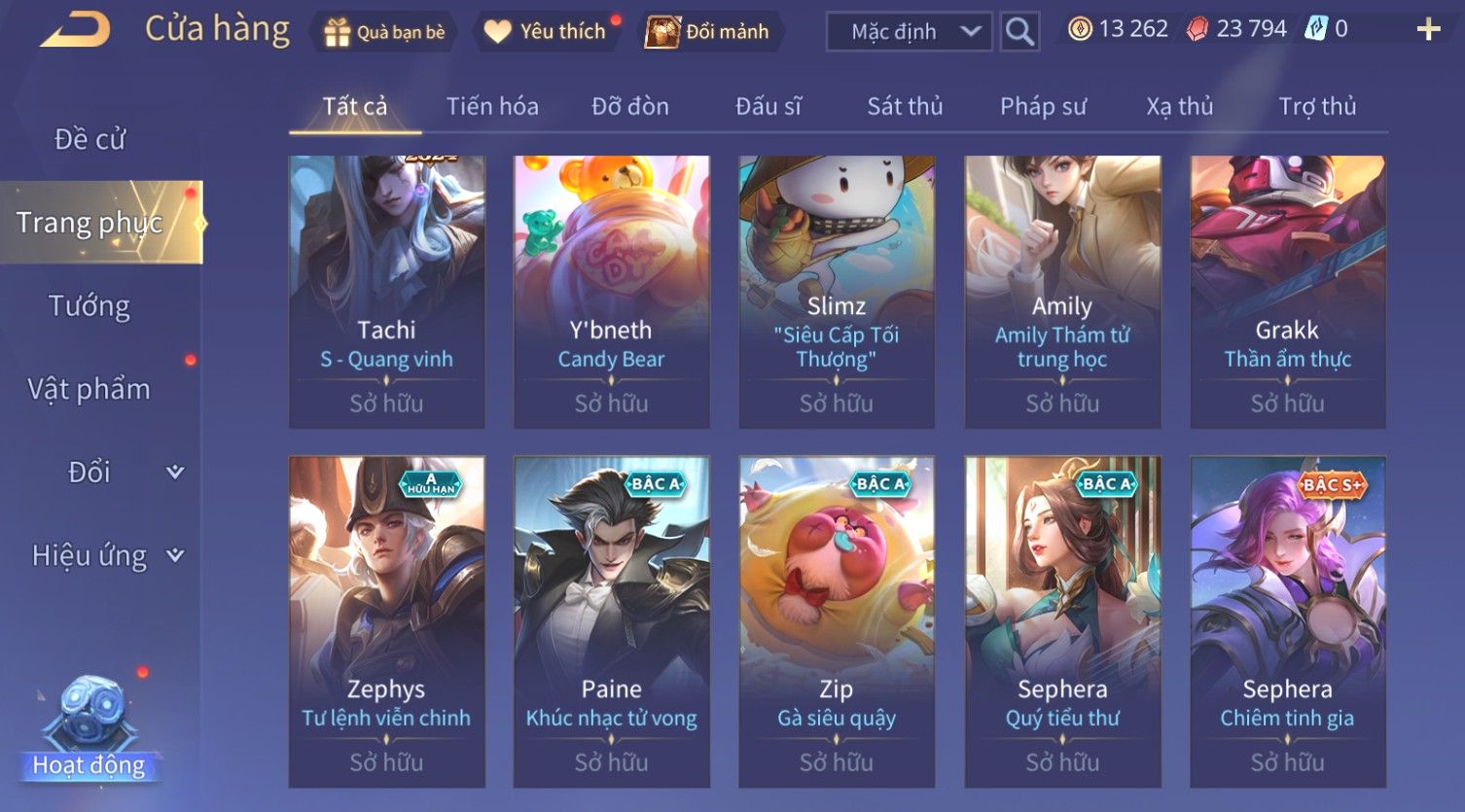The width and height of the screenshot is (1465, 812).
Task: Pick the Paine Khúc nhạc tử vong card
Action: pyautogui.click(x=611, y=620)
